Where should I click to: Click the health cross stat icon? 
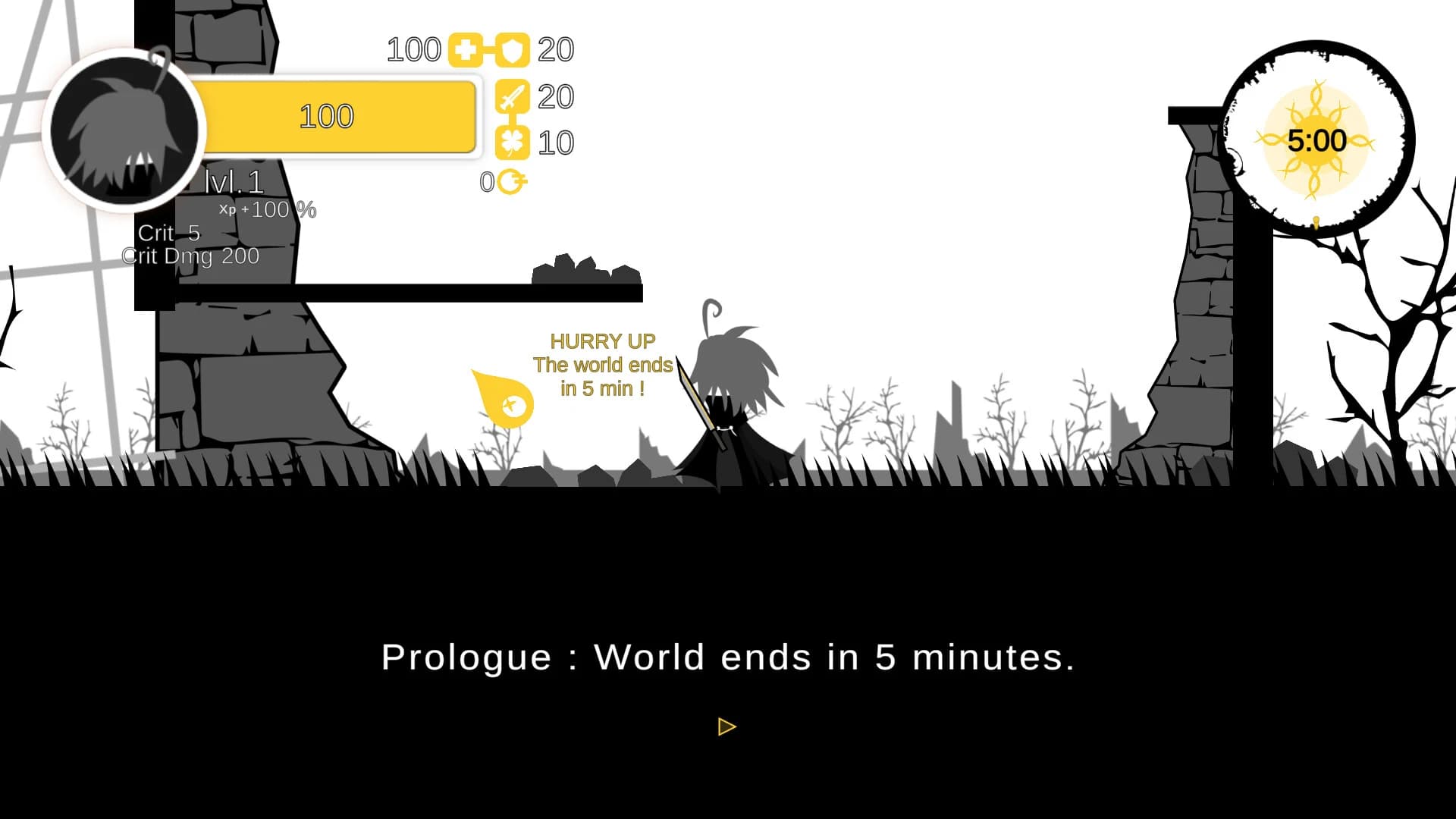(x=466, y=49)
